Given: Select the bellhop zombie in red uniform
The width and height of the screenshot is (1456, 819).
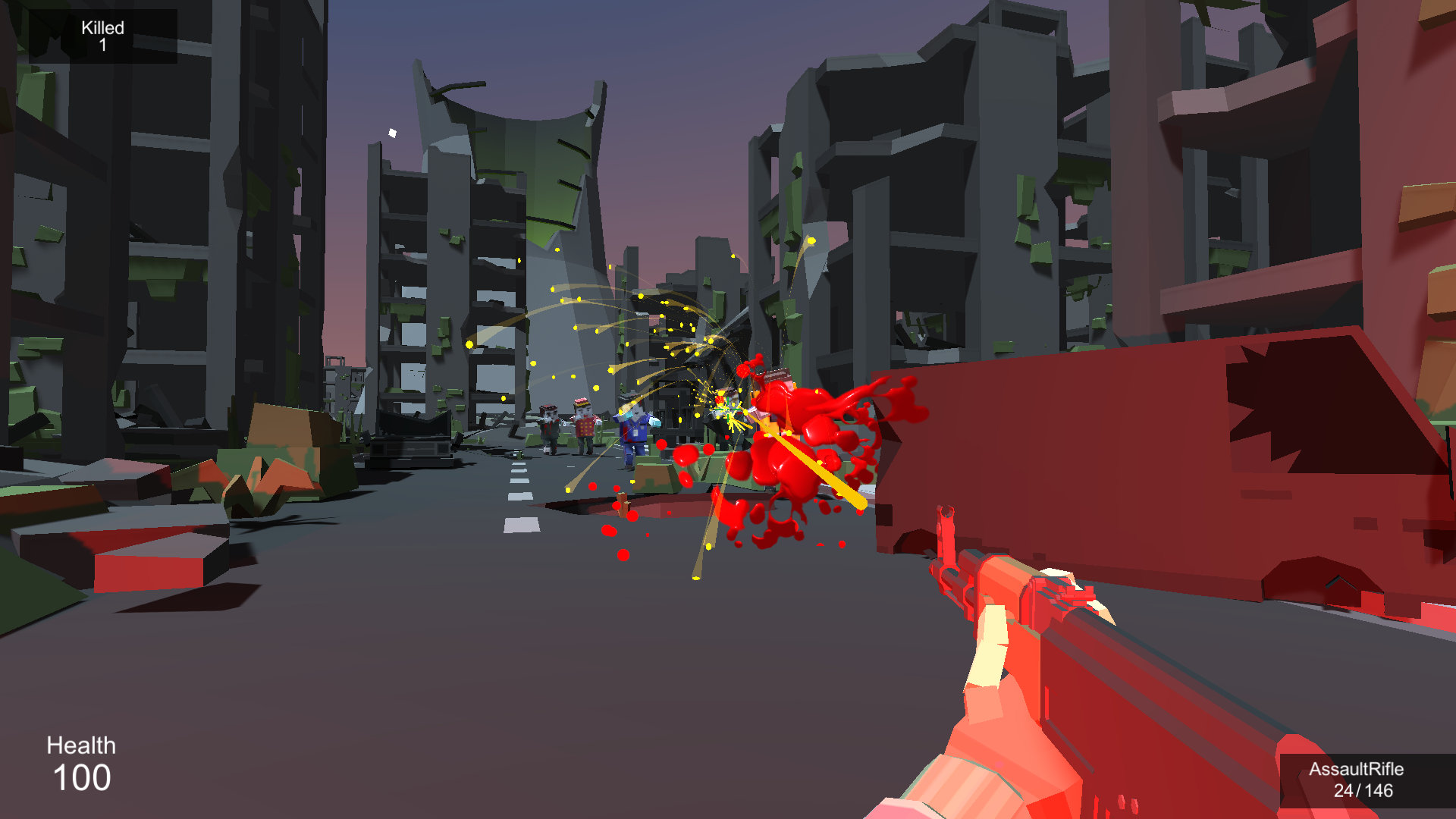Looking at the screenshot, I should [x=584, y=425].
